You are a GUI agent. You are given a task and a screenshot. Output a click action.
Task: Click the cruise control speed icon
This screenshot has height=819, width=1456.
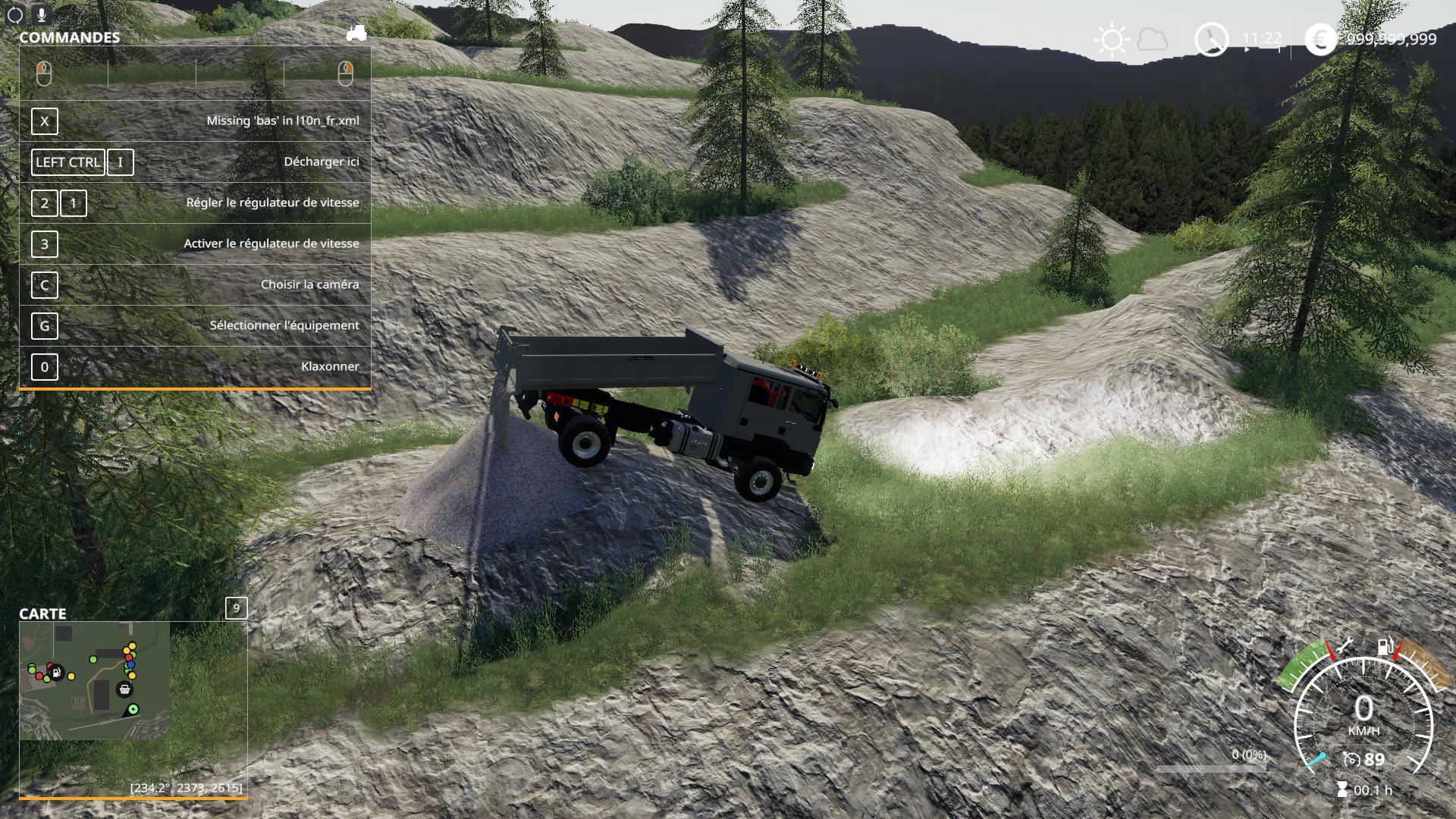[1351, 759]
